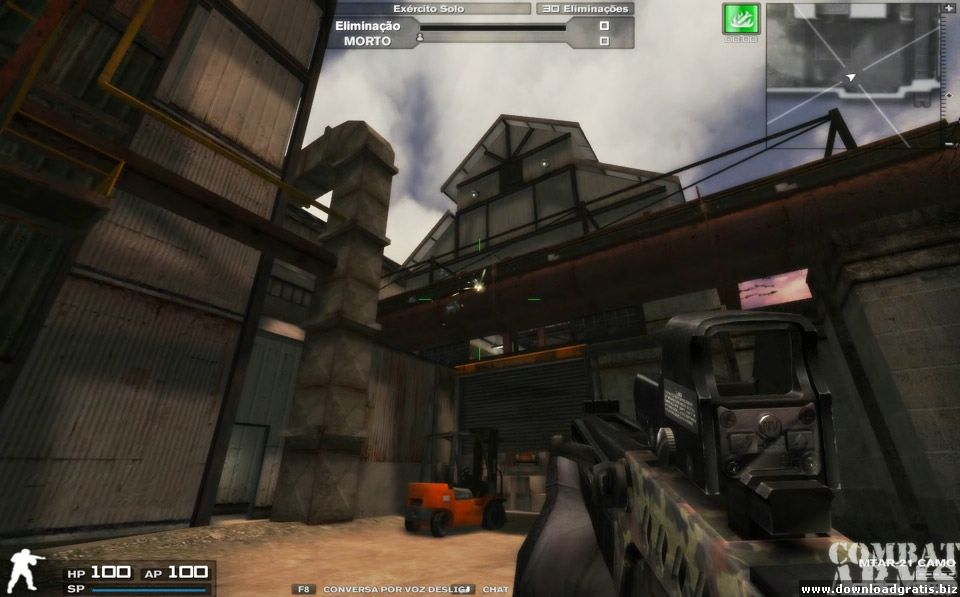
Task: Click the minimap zoom slider handle
Action: (x=949, y=95)
